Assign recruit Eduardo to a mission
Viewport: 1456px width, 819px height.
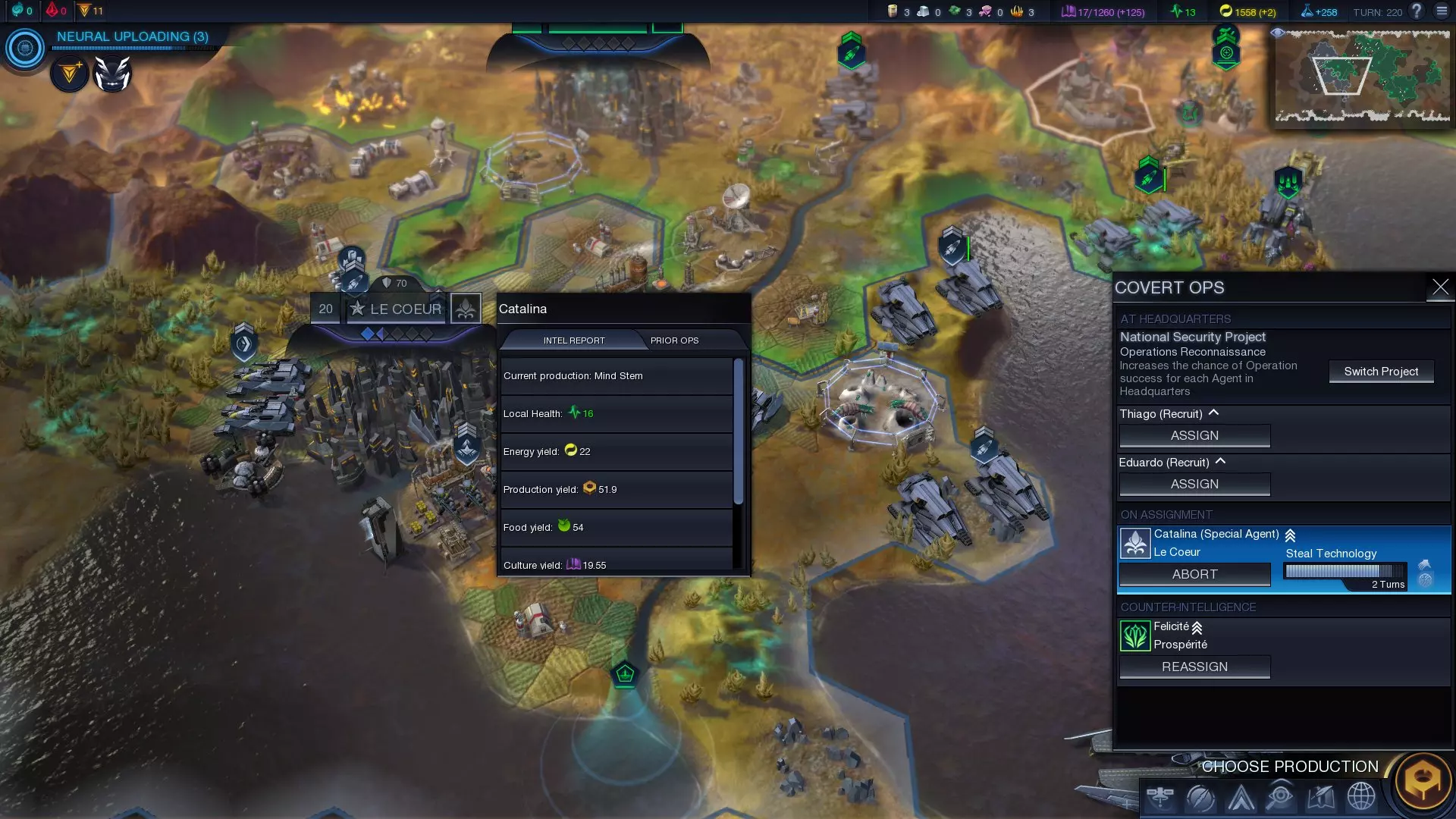click(1194, 485)
